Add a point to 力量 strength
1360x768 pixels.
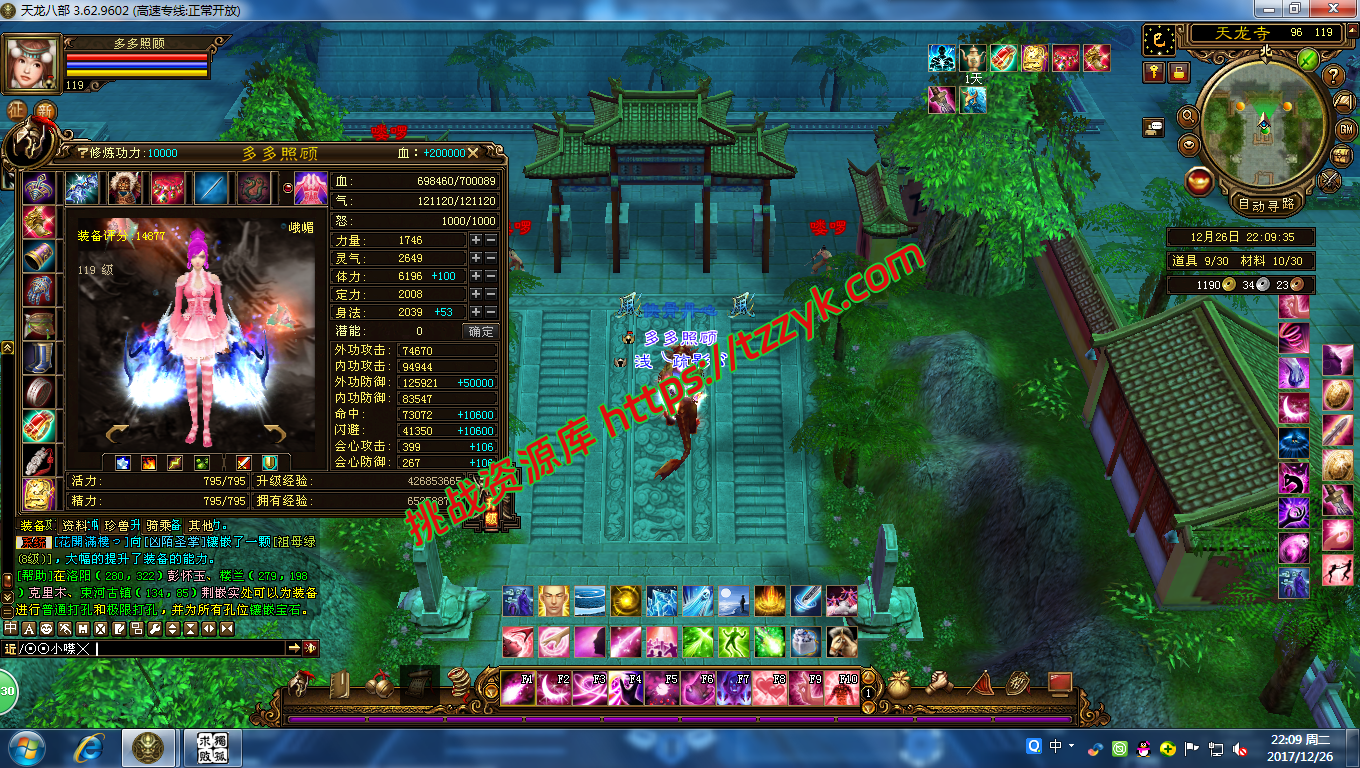click(476, 240)
